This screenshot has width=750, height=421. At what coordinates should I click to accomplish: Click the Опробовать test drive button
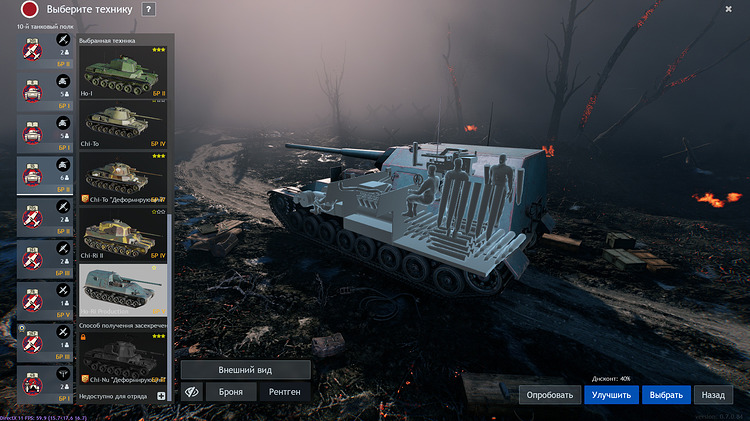548,394
